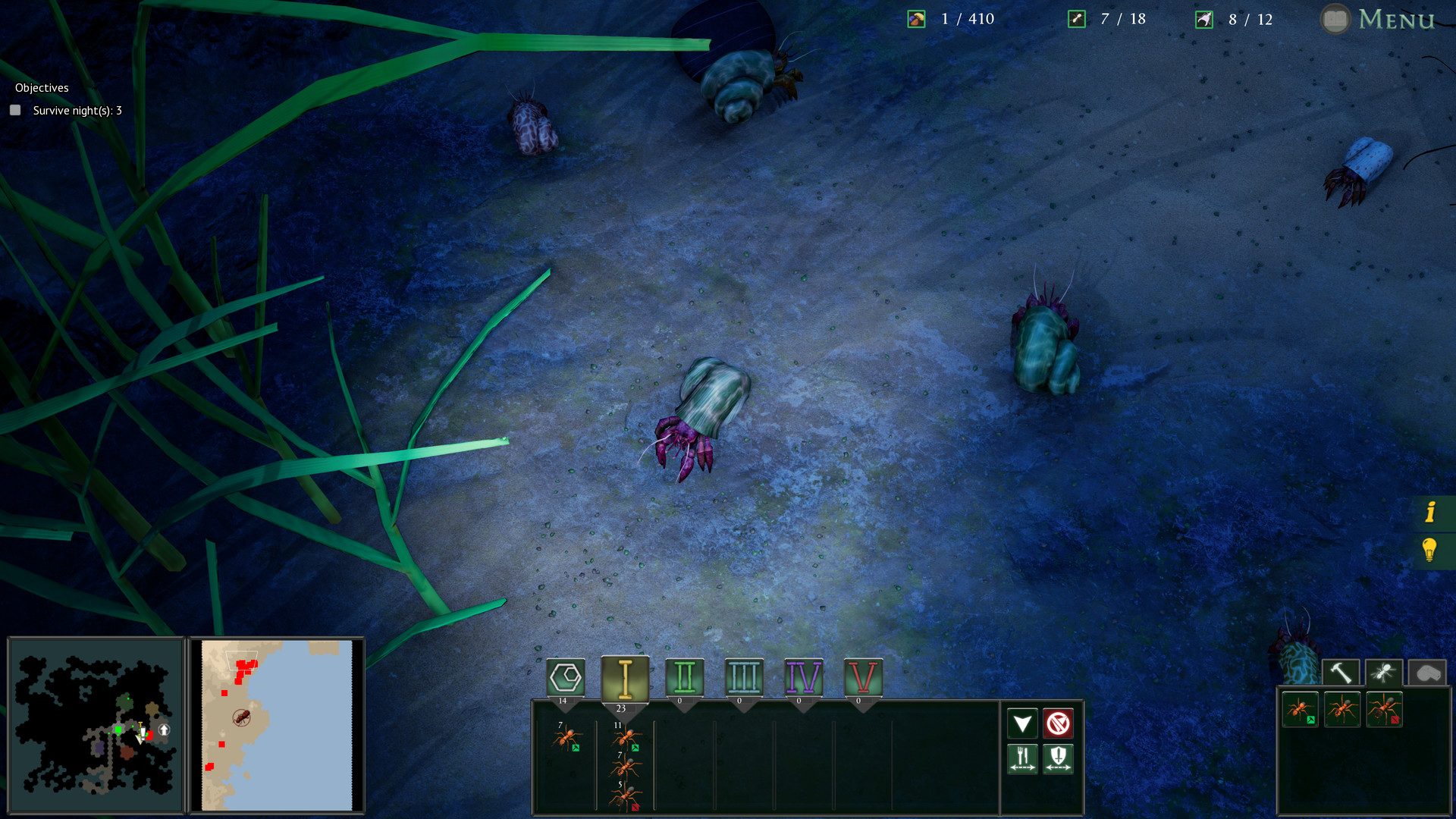The height and width of the screenshot is (819, 1456).
Task: Select the hexagon all-units group
Action: click(x=564, y=677)
